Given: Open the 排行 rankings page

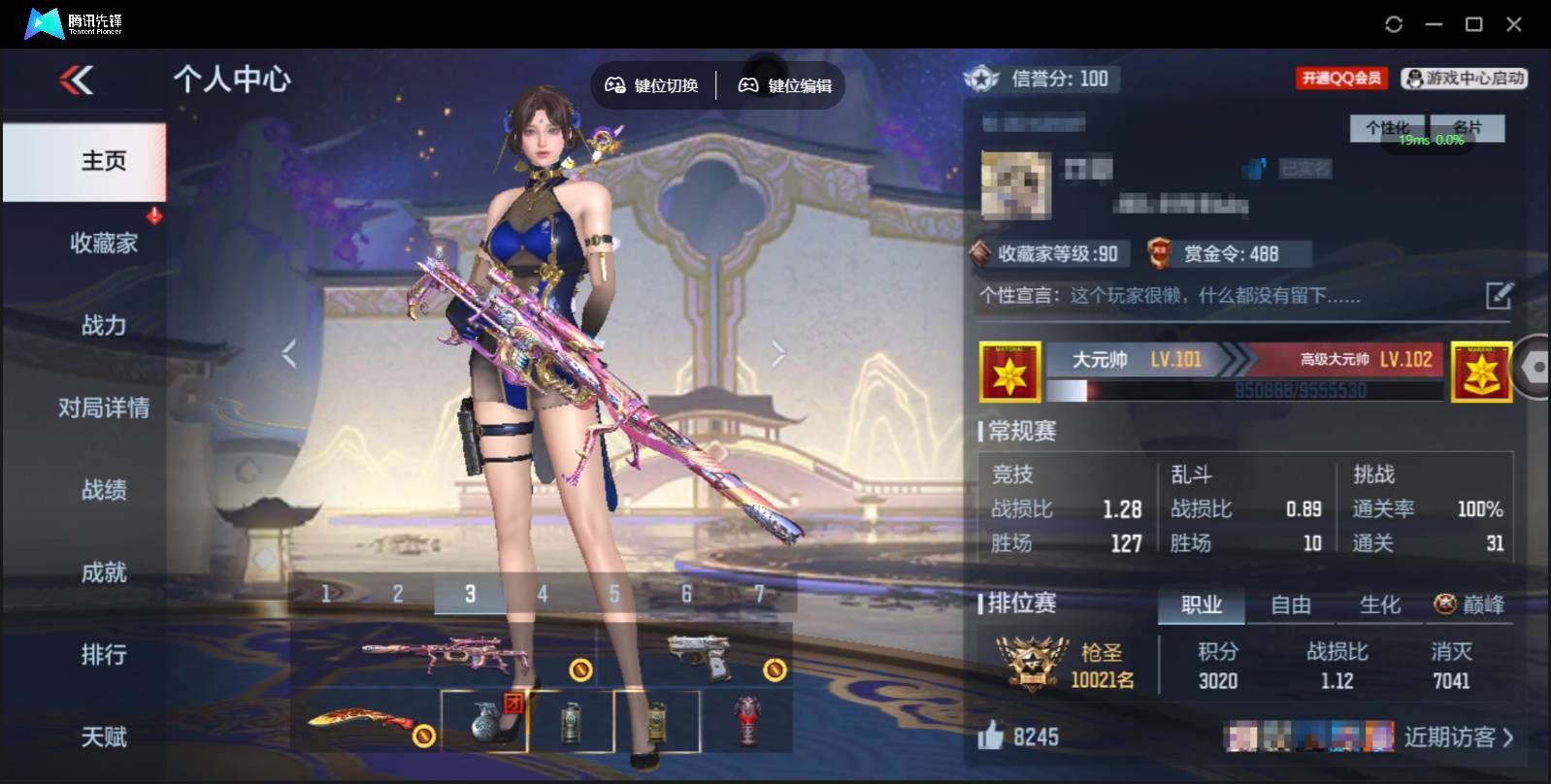Looking at the screenshot, I should 103,655.
